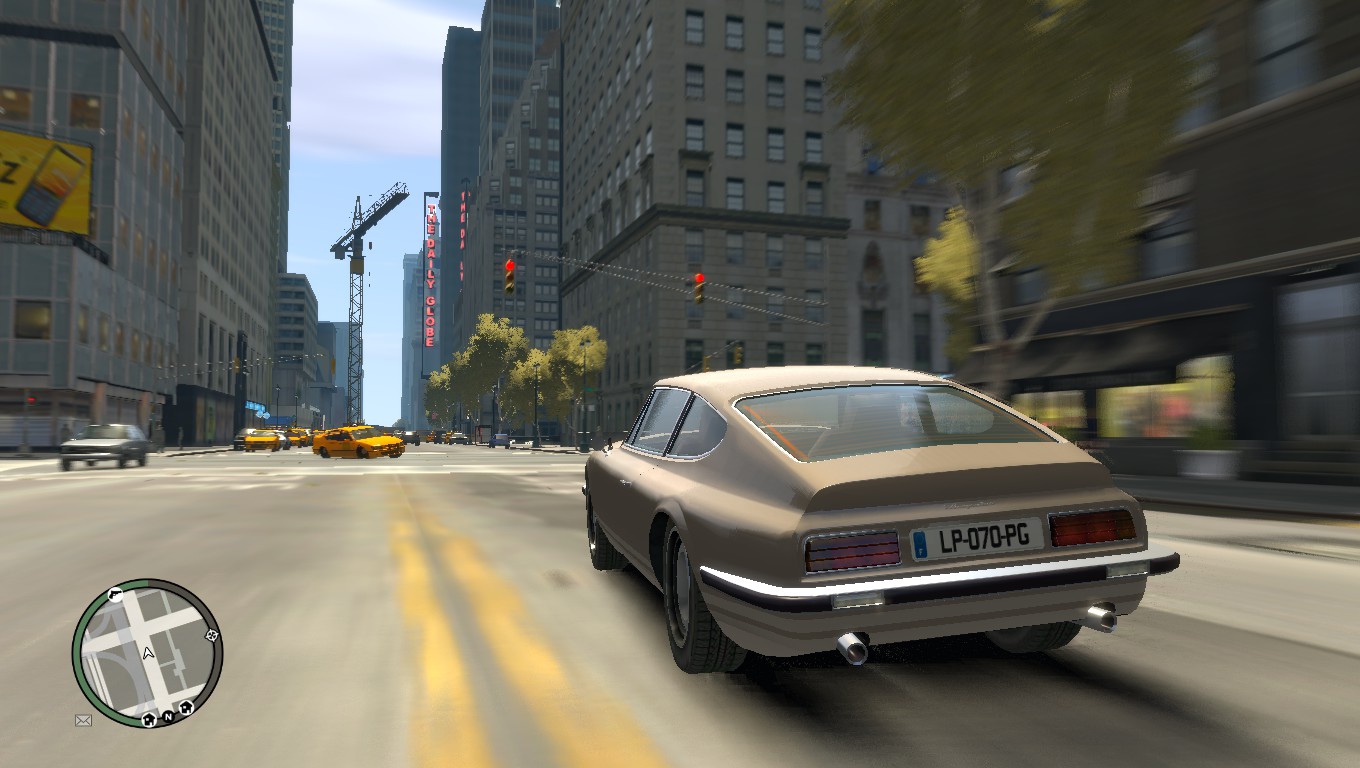Select the pistol gun shop blip
1360x768 pixels.
coord(116,596)
